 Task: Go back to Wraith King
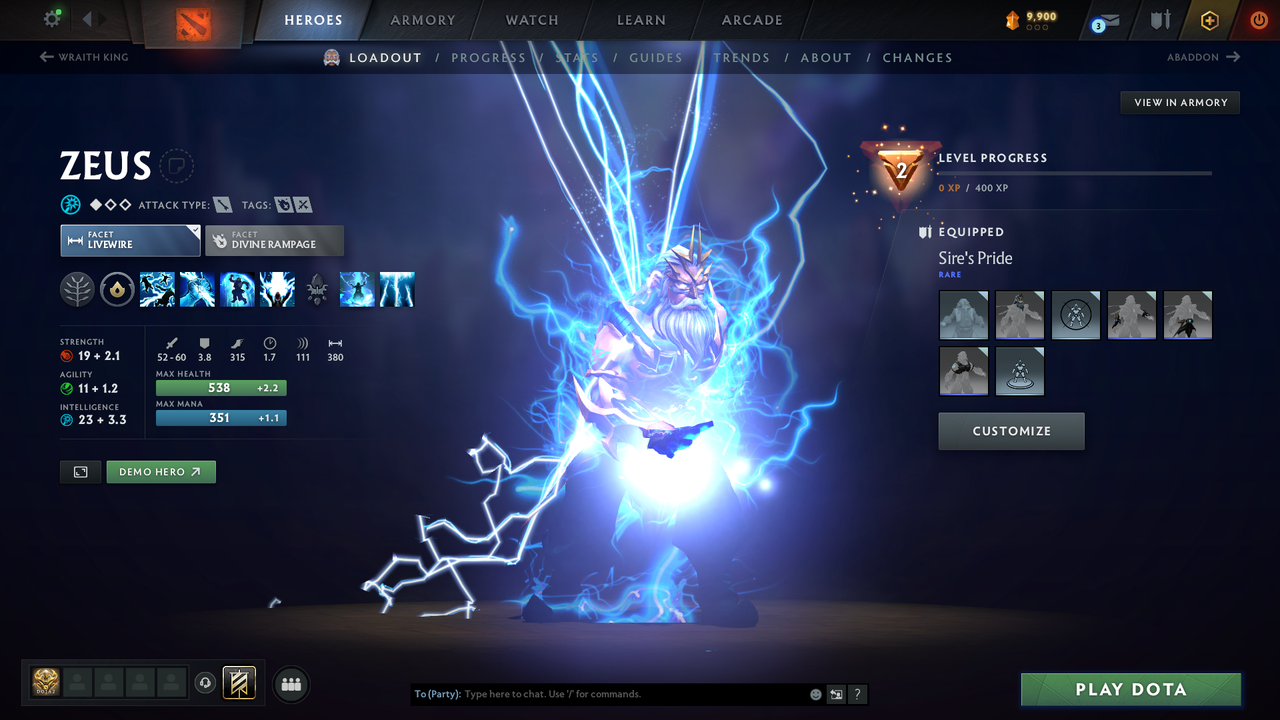pos(83,57)
